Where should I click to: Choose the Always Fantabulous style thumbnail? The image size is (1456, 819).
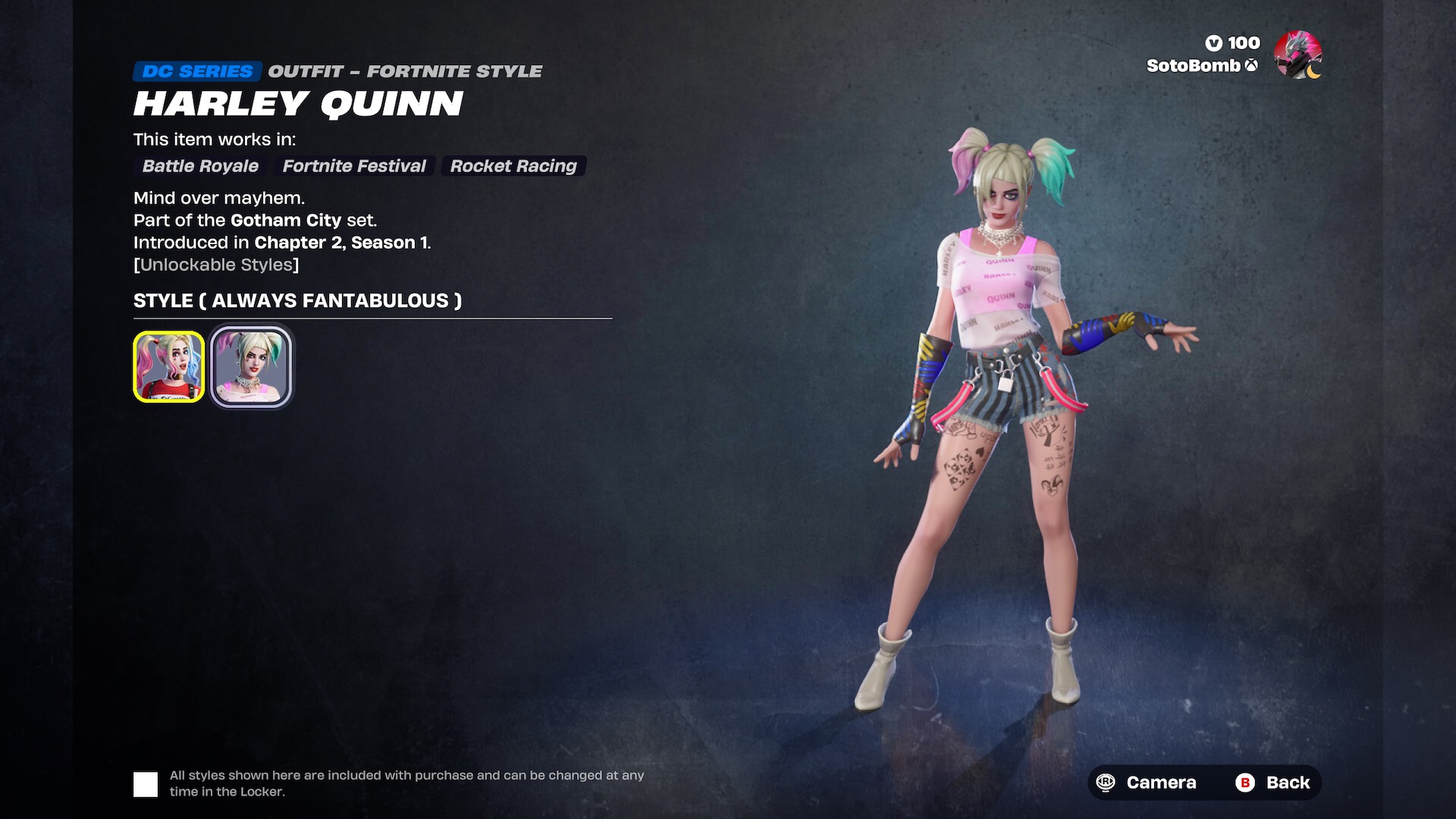(x=251, y=366)
